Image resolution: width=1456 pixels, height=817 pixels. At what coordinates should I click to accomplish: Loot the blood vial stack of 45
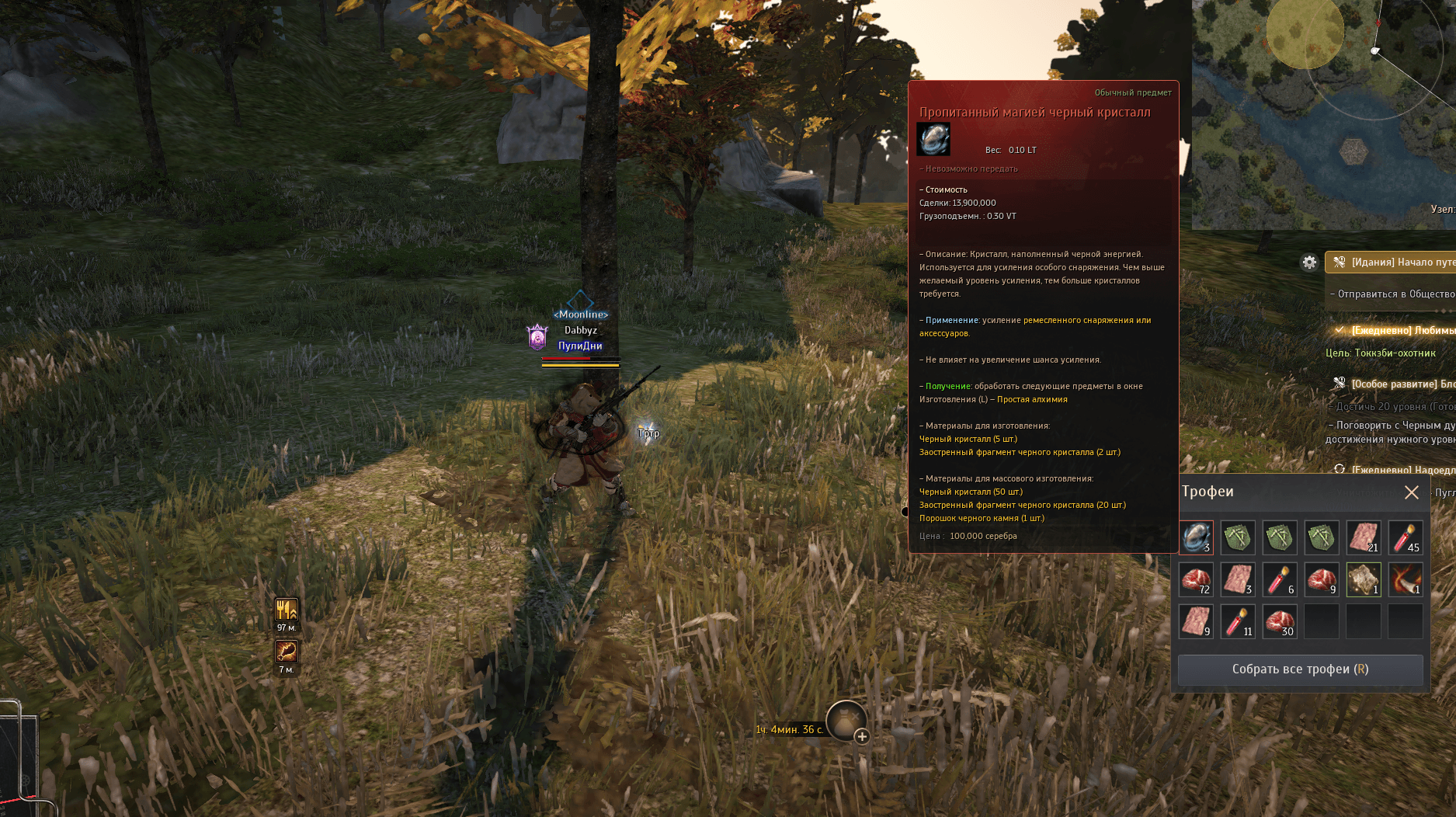click(x=1406, y=537)
